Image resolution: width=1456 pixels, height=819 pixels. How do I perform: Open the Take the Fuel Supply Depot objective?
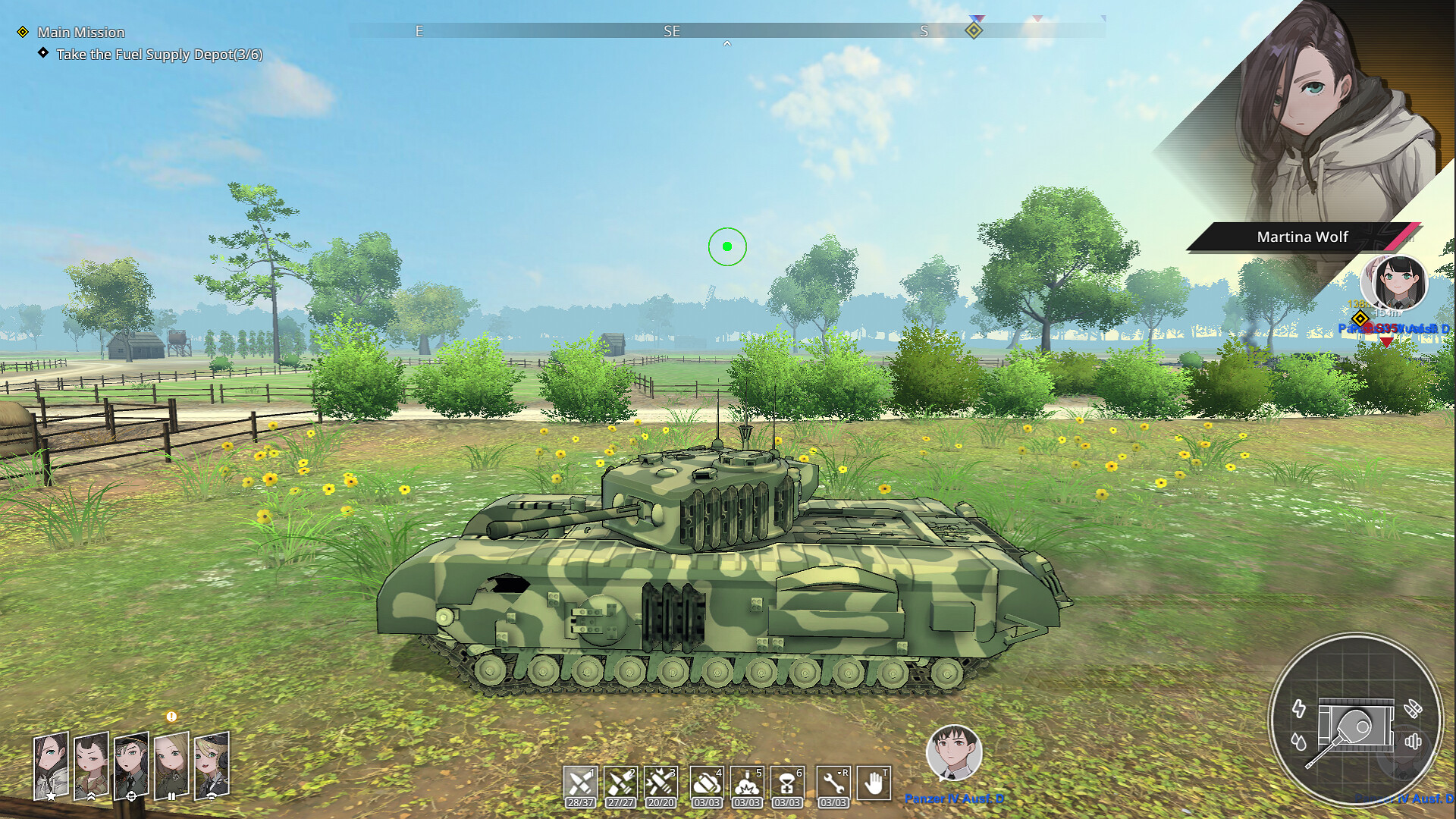point(162,55)
